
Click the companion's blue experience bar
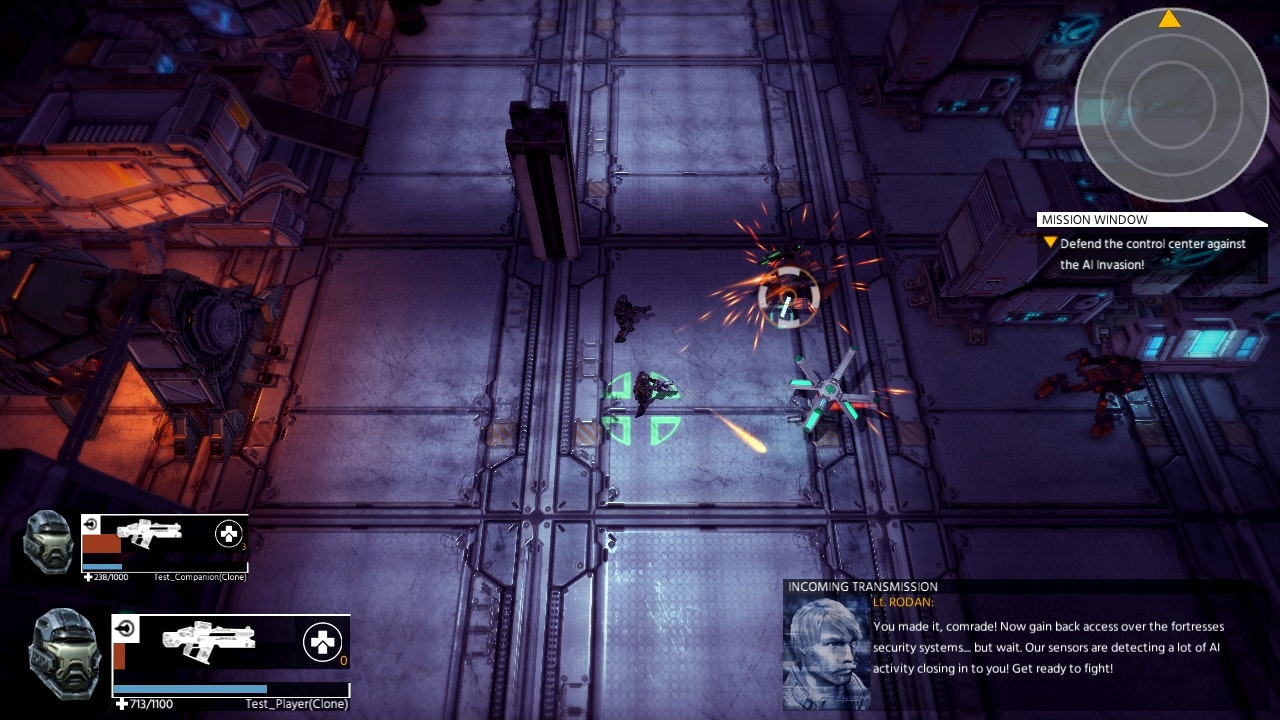click(x=102, y=566)
